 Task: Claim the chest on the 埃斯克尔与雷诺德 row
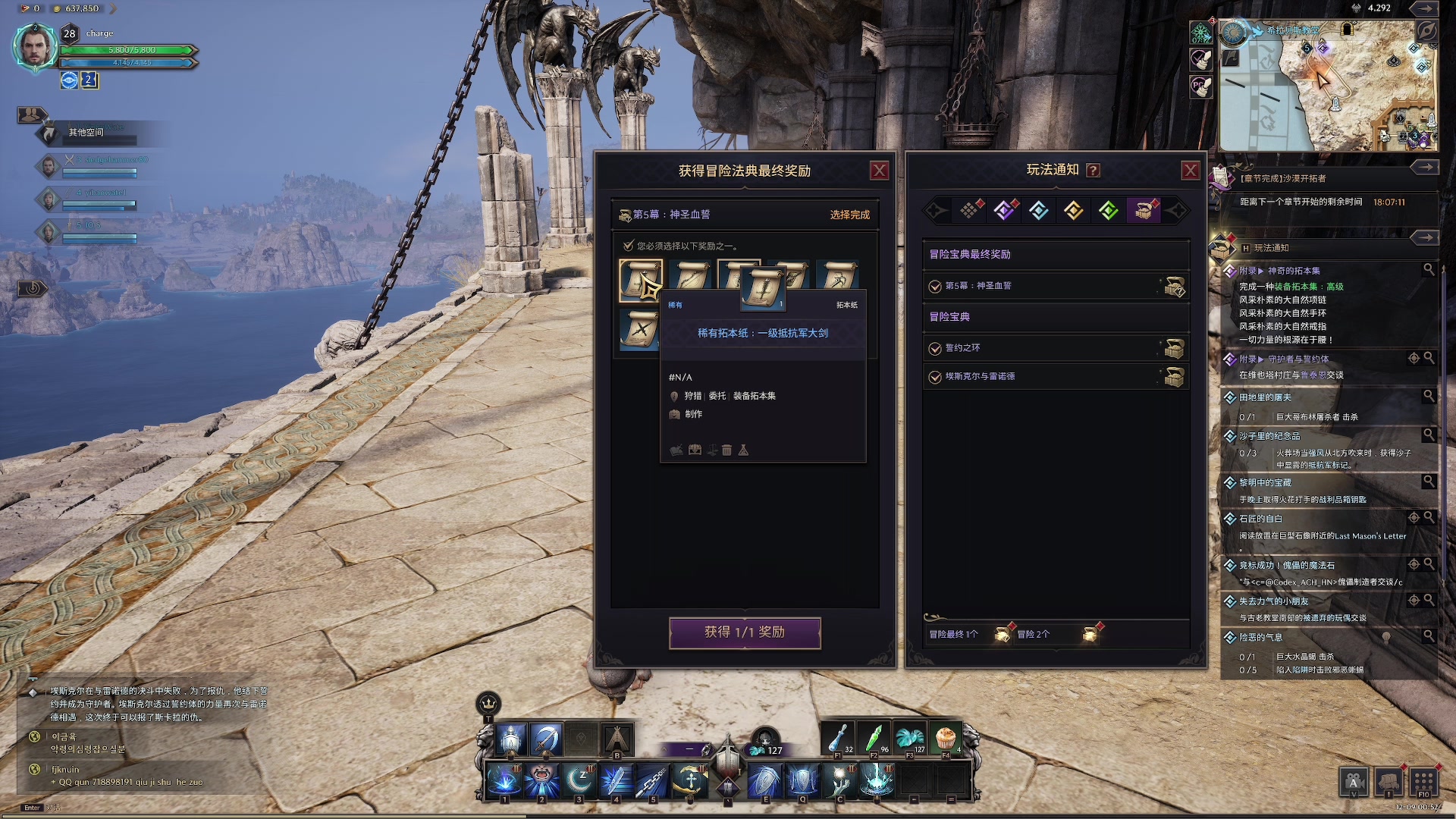[x=1174, y=377]
